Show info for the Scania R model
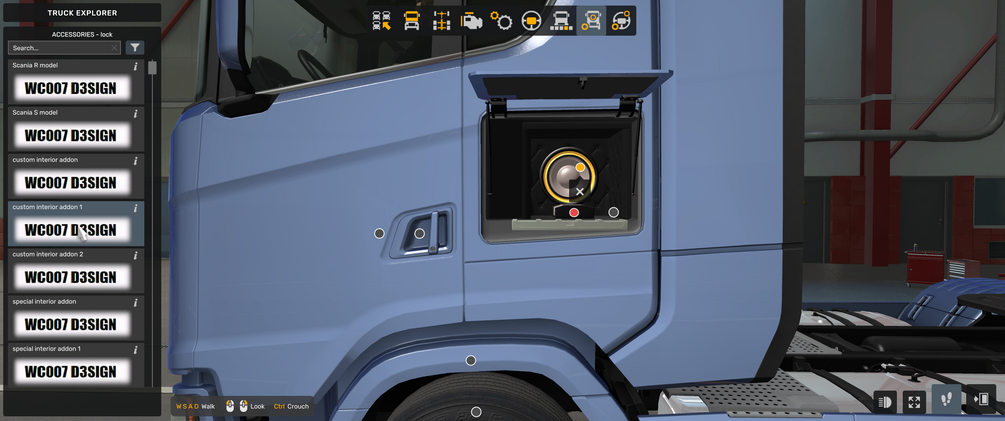Viewport: 1005px width, 421px height. [136, 67]
